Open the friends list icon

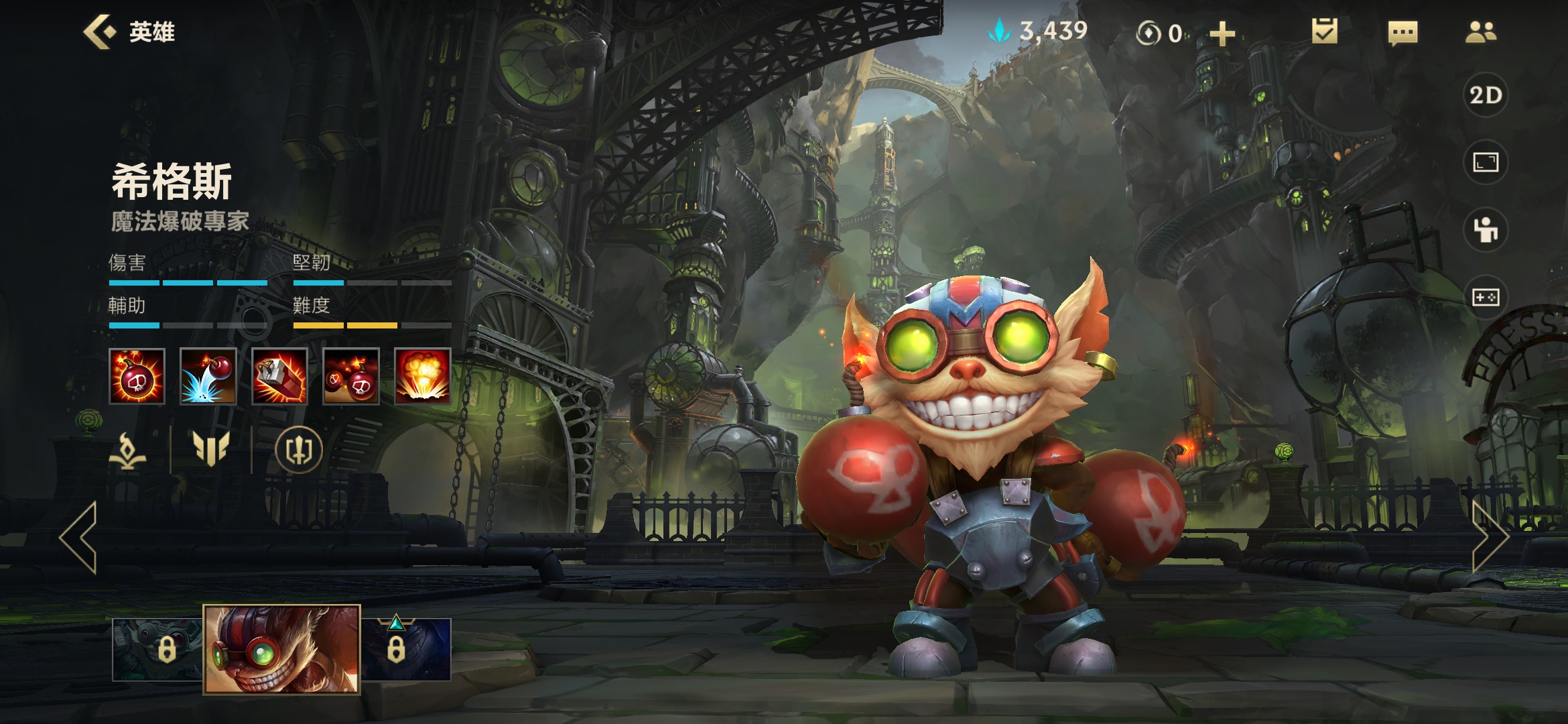coord(1480,32)
